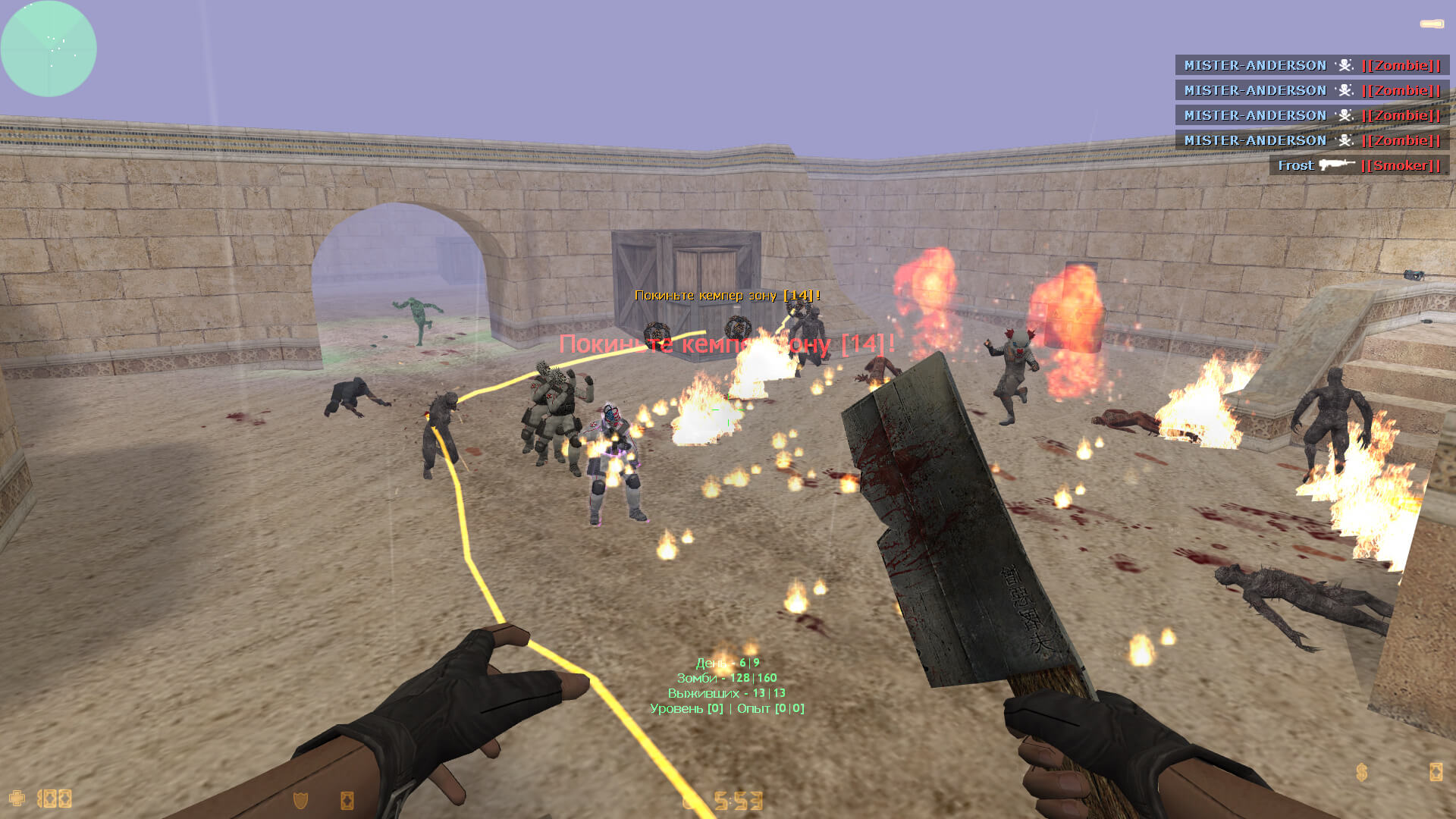Click the armor shield icon
Viewport: 1456px width, 819px height.
coord(300,799)
